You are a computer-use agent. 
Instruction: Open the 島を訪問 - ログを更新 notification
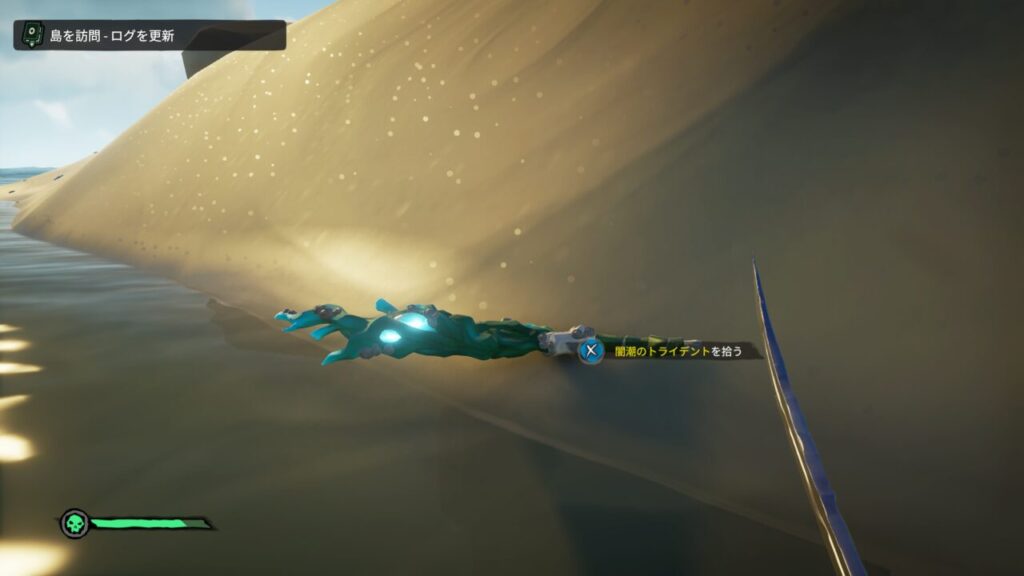pos(149,36)
